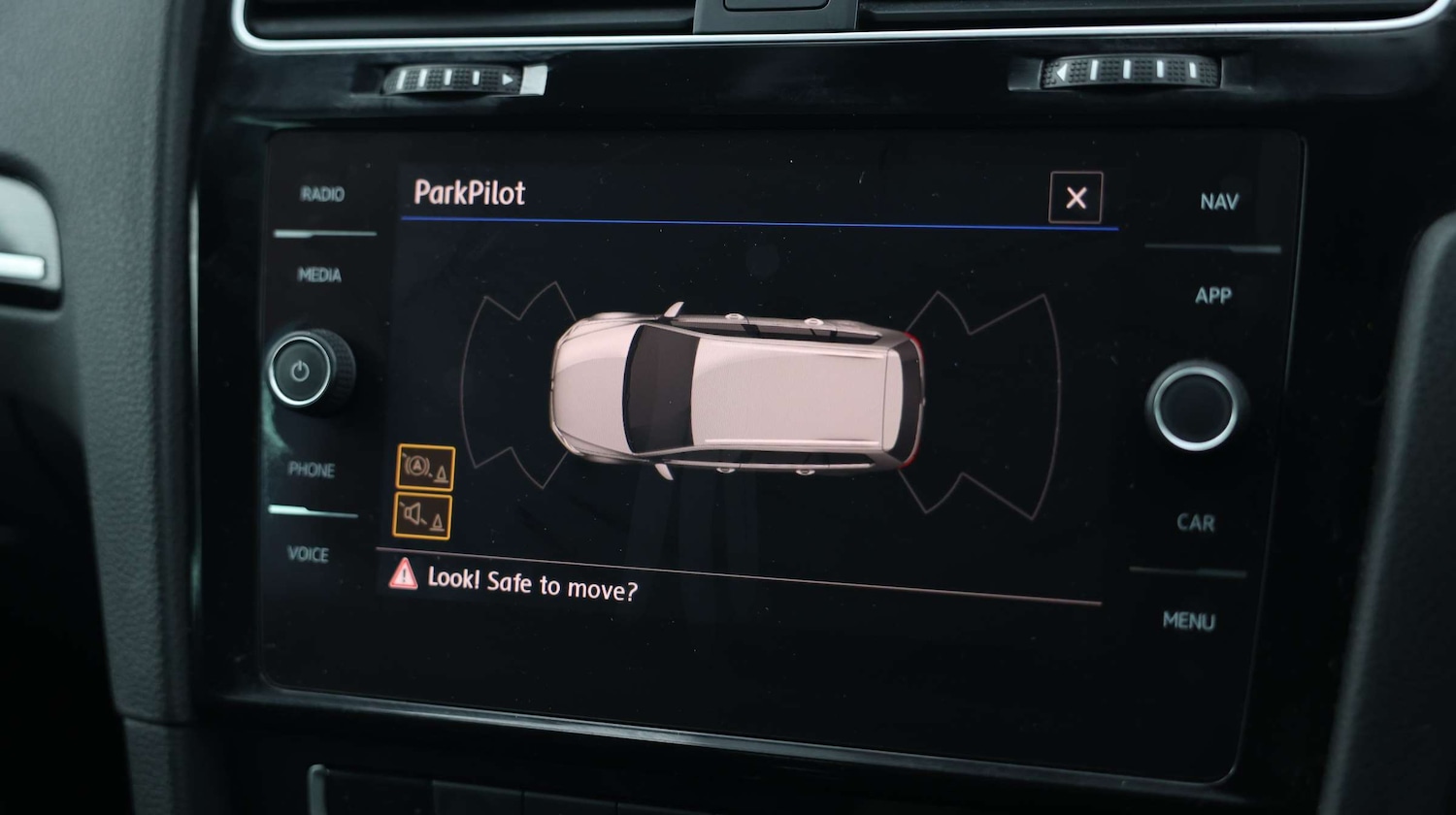
Task: Switch to the MEDIA source
Action: [x=319, y=276]
